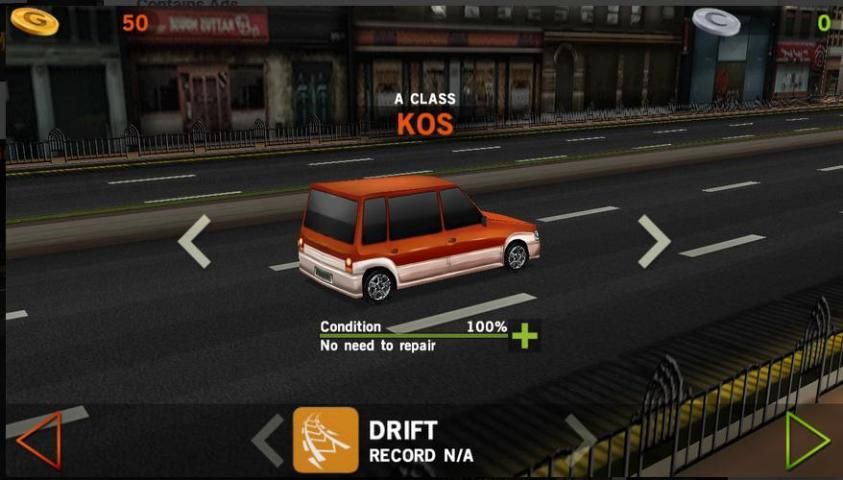The height and width of the screenshot is (480, 843).
Task: Tap the silver coin currency icon
Action: 716,21
